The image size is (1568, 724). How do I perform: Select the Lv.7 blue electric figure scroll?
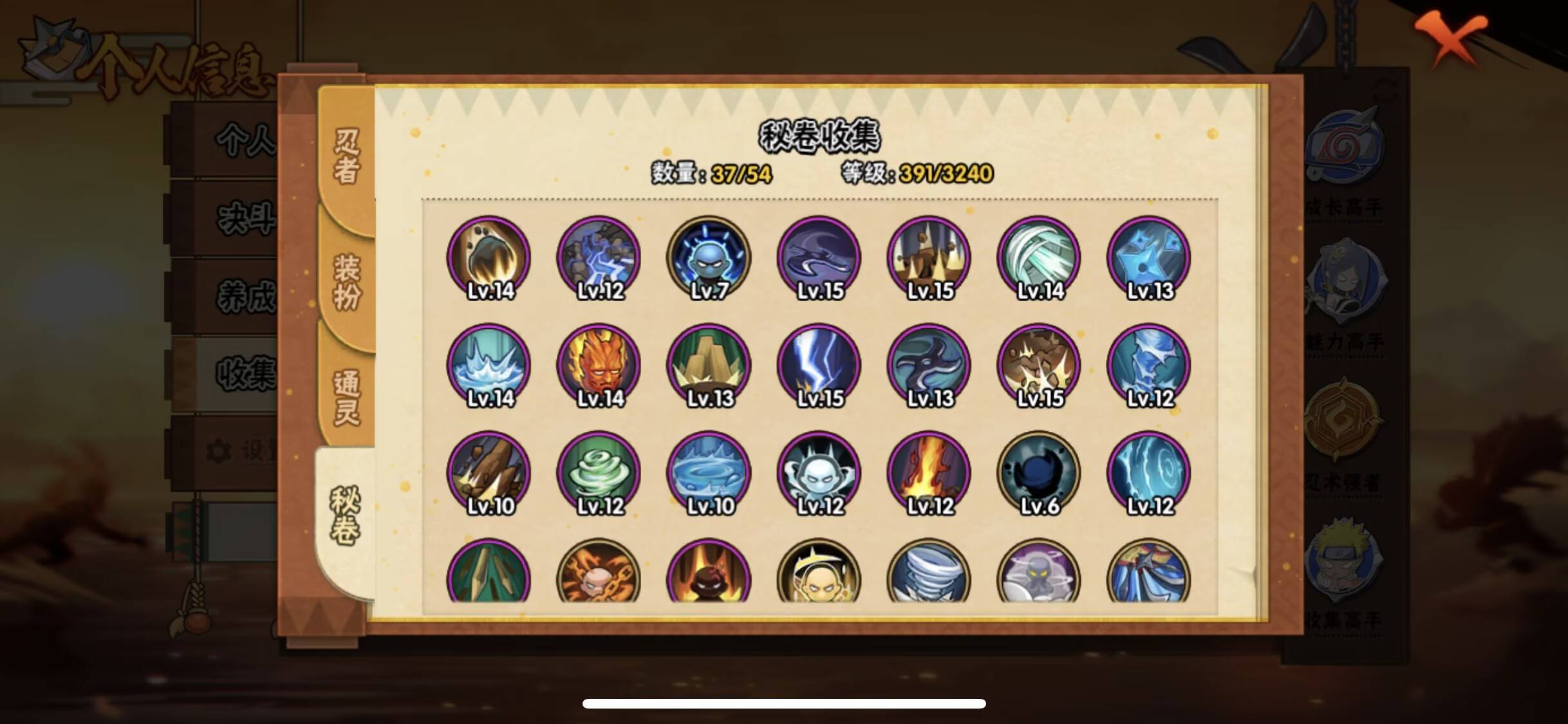pos(709,257)
